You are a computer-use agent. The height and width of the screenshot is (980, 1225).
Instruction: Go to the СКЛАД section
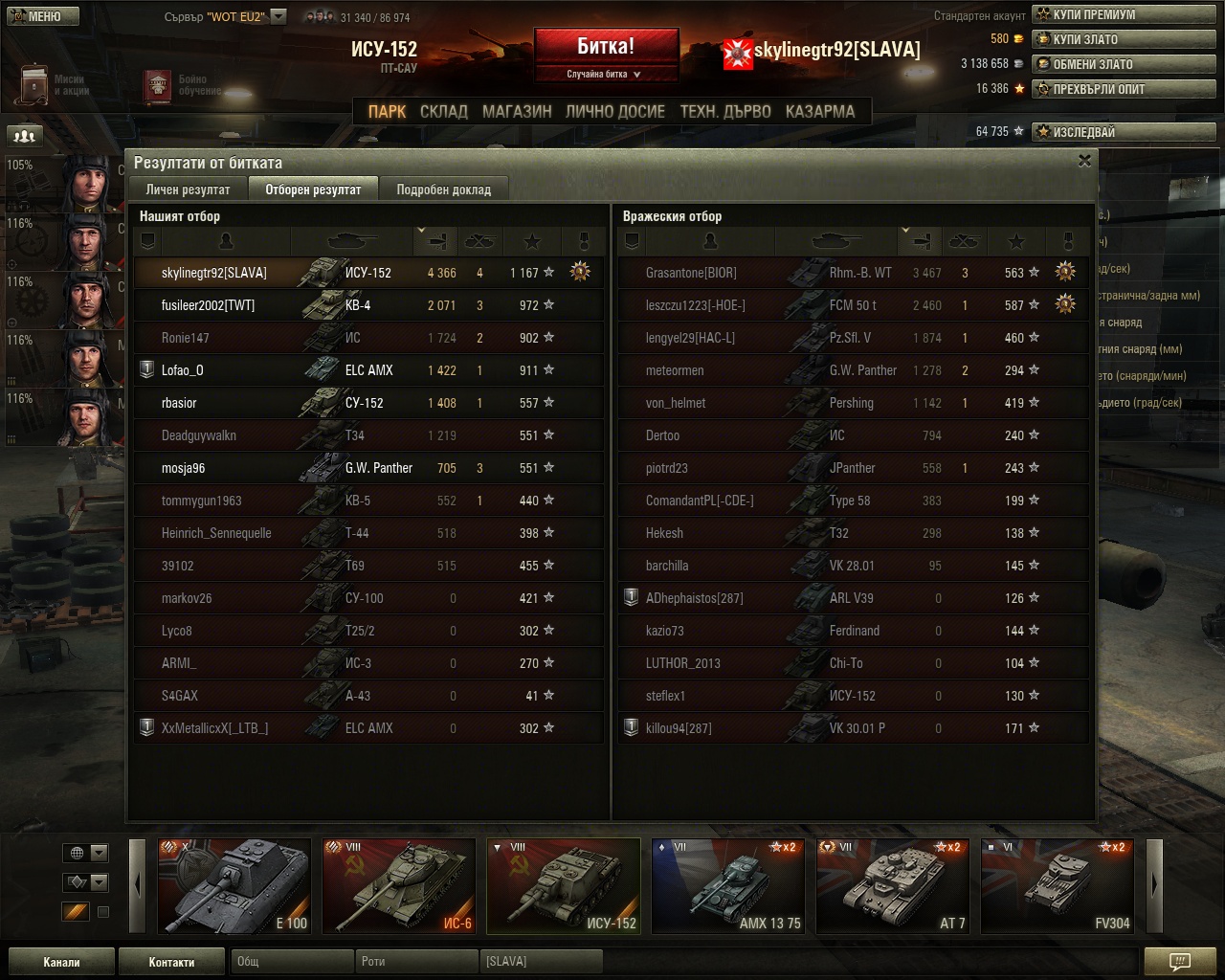(444, 111)
